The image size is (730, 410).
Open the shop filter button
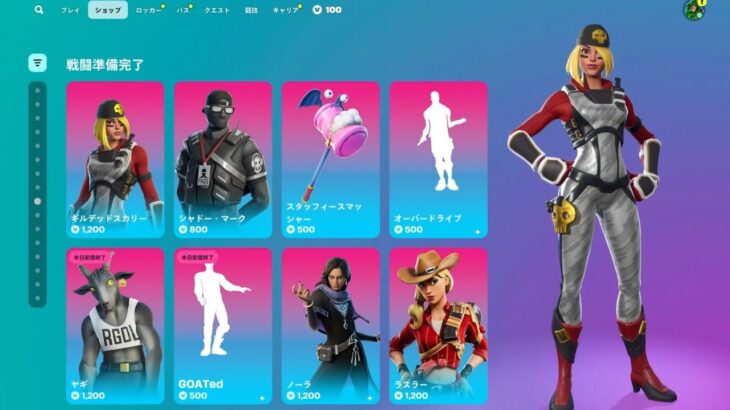[x=37, y=63]
